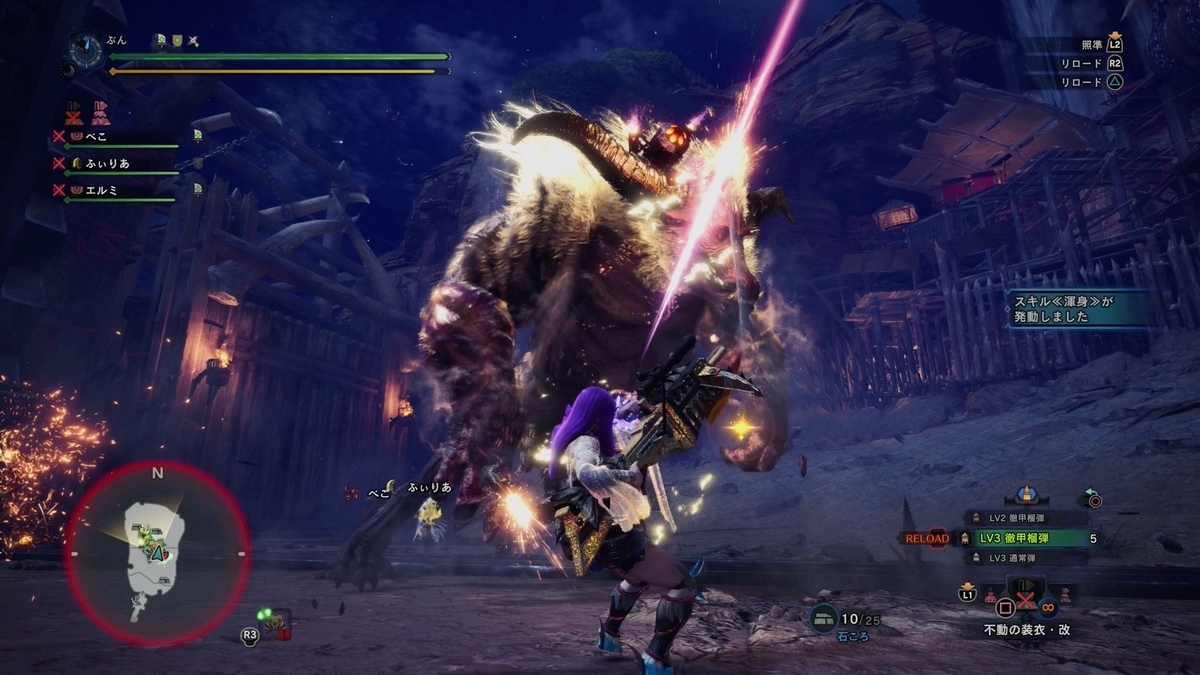The width and height of the screenshot is (1200, 675).
Task: Click the 石ころ slinger ammo icon
Action: [x=824, y=619]
